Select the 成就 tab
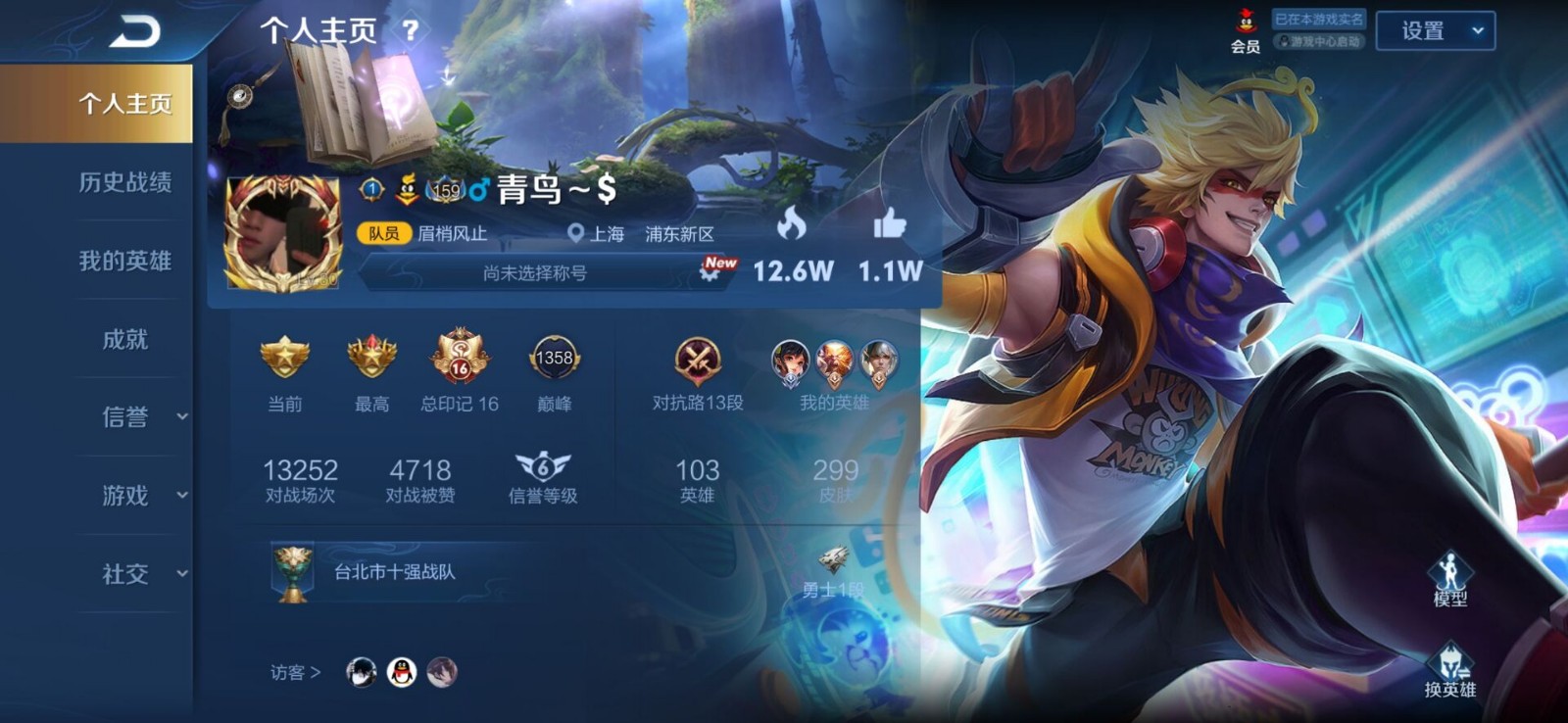Screen dimensions: 1568x723 [124, 339]
